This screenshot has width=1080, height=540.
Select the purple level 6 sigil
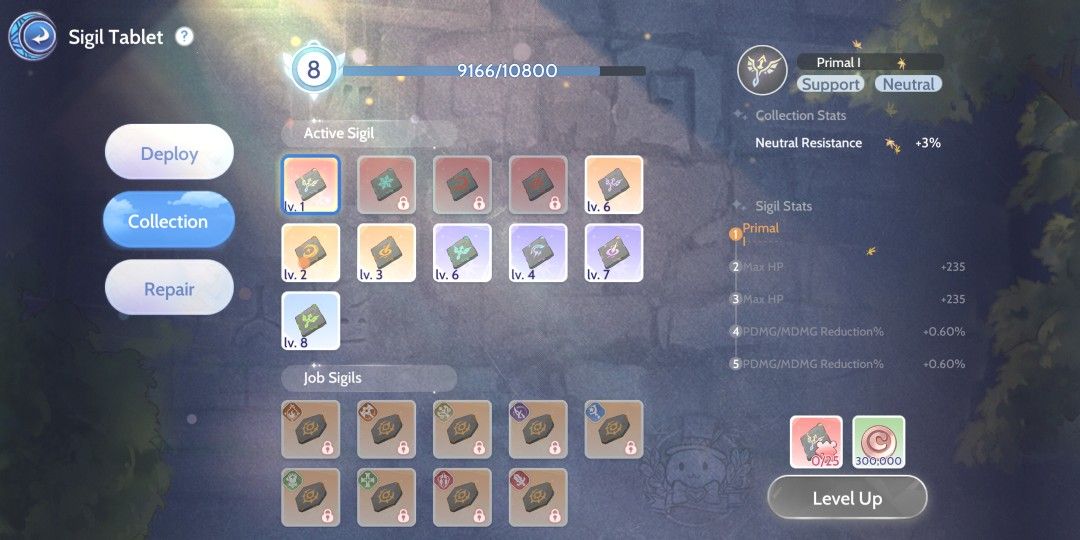point(463,252)
